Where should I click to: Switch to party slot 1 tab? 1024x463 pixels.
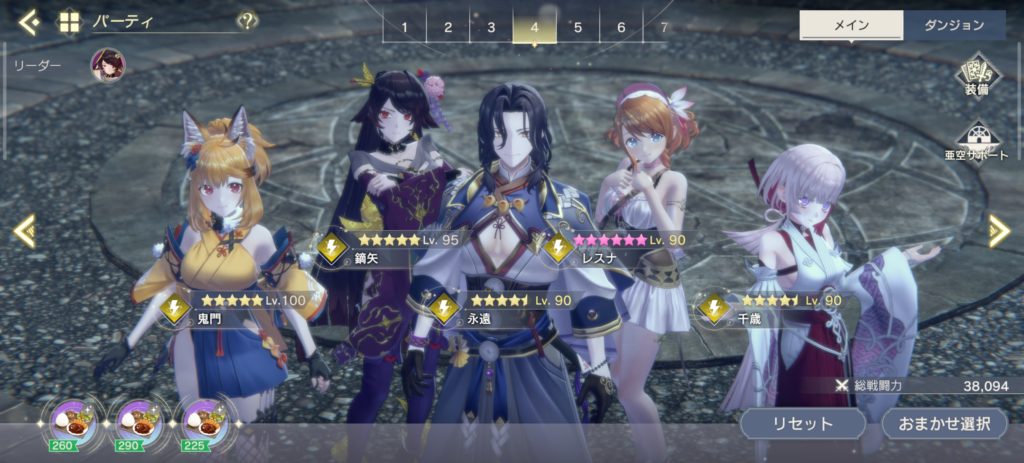pyautogui.click(x=405, y=27)
